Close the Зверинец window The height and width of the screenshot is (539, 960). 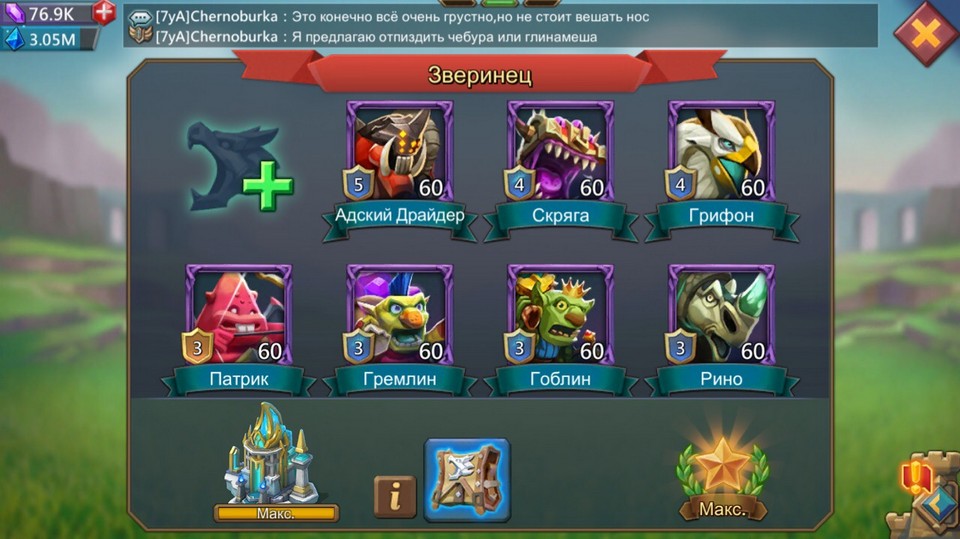coord(926,34)
